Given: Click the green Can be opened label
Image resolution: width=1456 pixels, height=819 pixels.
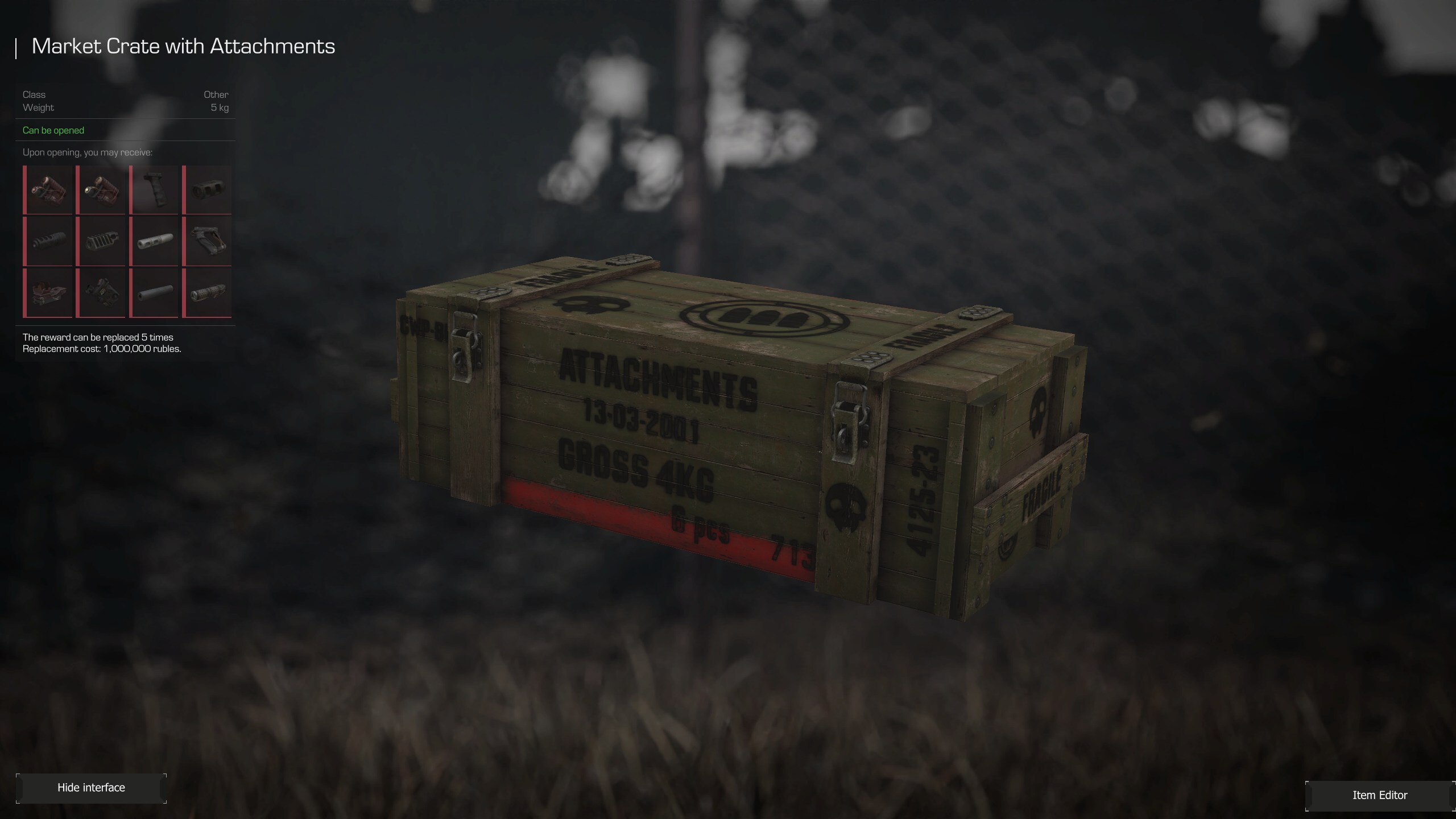Looking at the screenshot, I should [53, 130].
